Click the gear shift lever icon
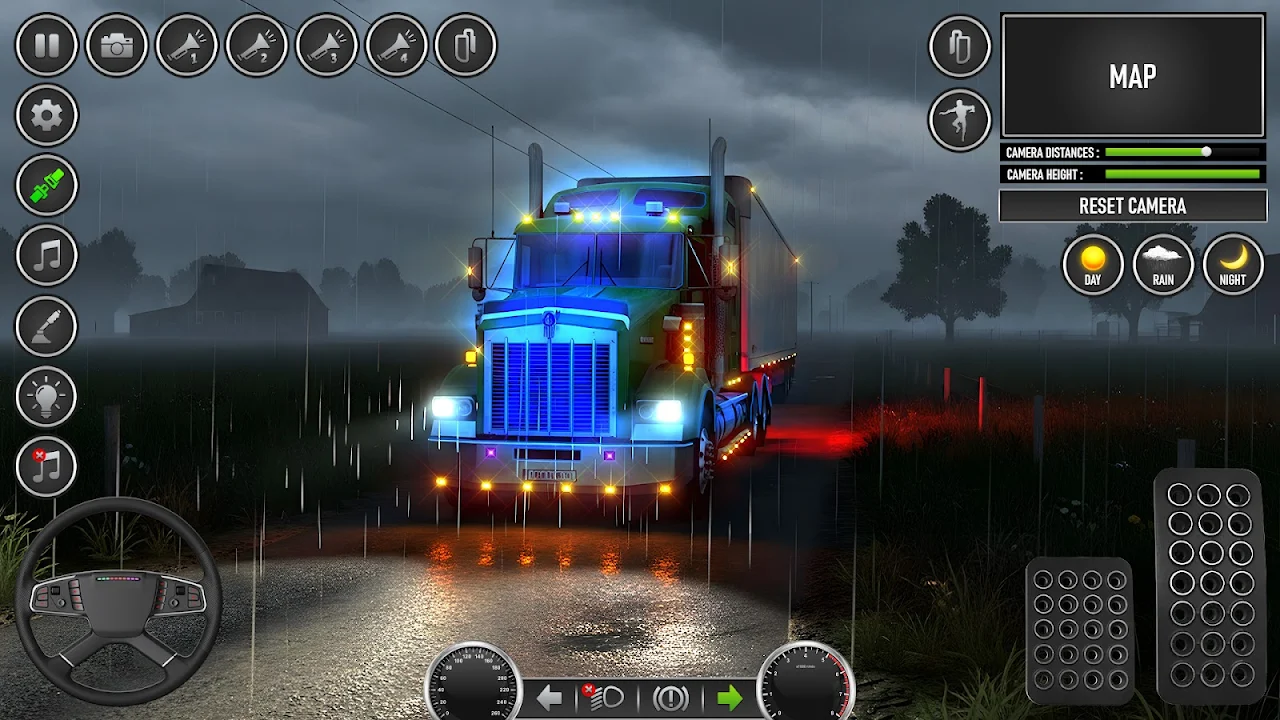Screen dimensions: 1280x720 [47, 326]
